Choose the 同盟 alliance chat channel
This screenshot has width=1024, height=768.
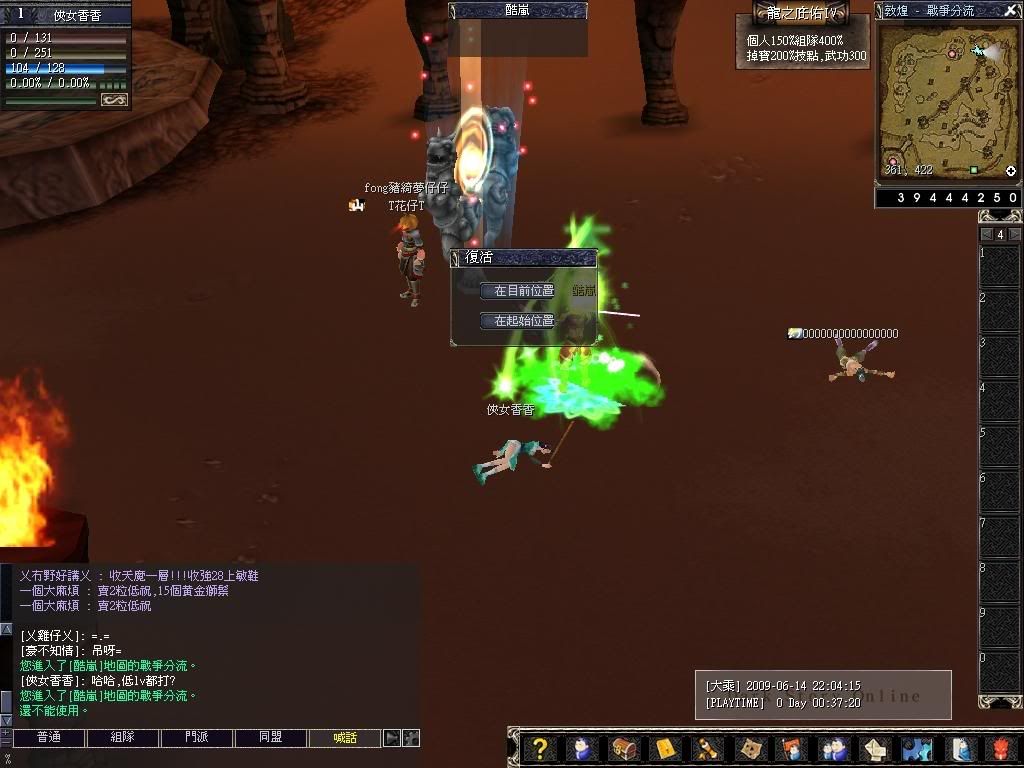point(270,738)
